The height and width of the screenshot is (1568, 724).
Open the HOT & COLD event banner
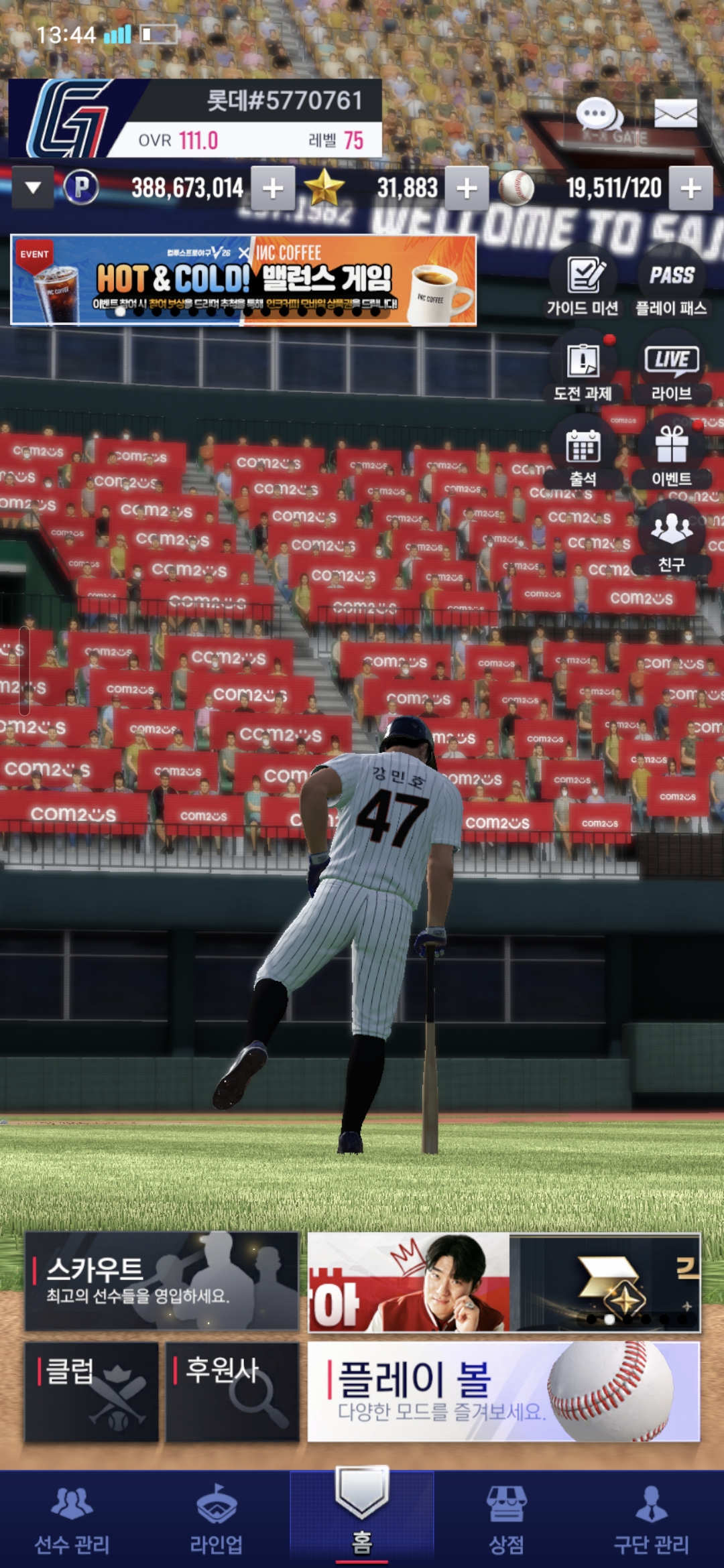pos(243,280)
